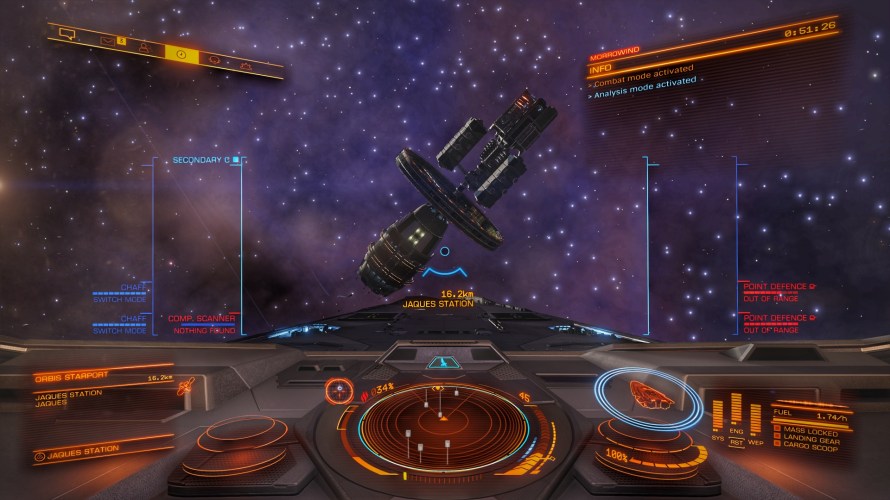The width and height of the screenshot is (890, 500).
Task: Click the Info panel header
Action: pyautogui.click(x=602, y=68)
